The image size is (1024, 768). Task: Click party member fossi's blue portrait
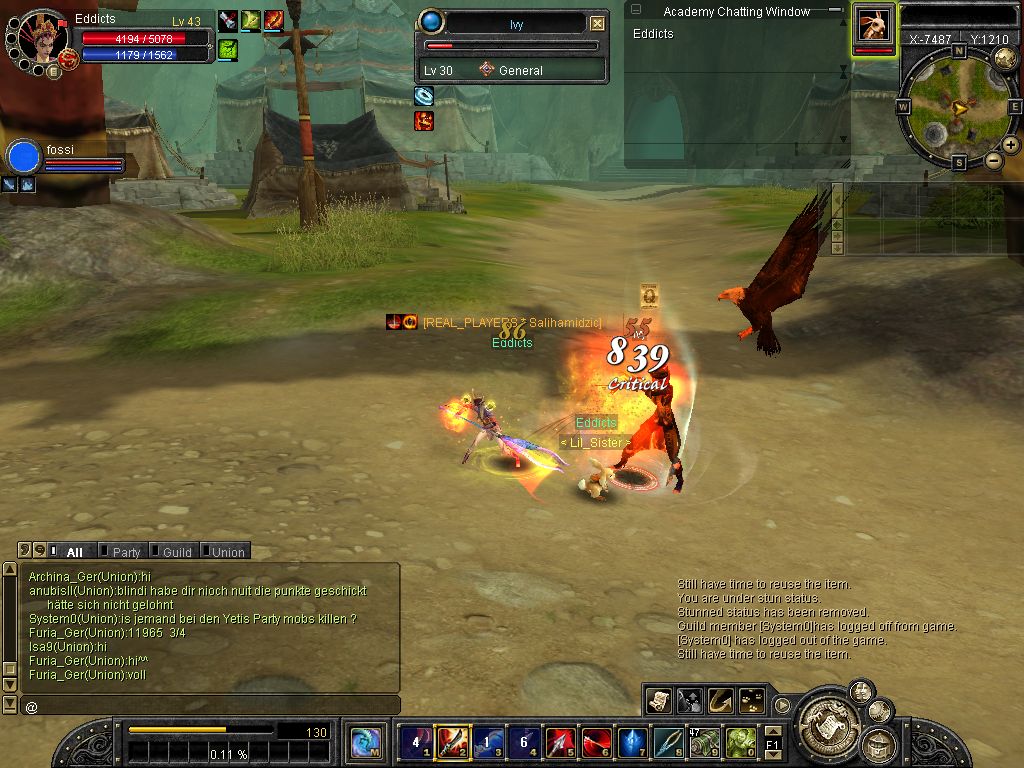coord(24,158)
